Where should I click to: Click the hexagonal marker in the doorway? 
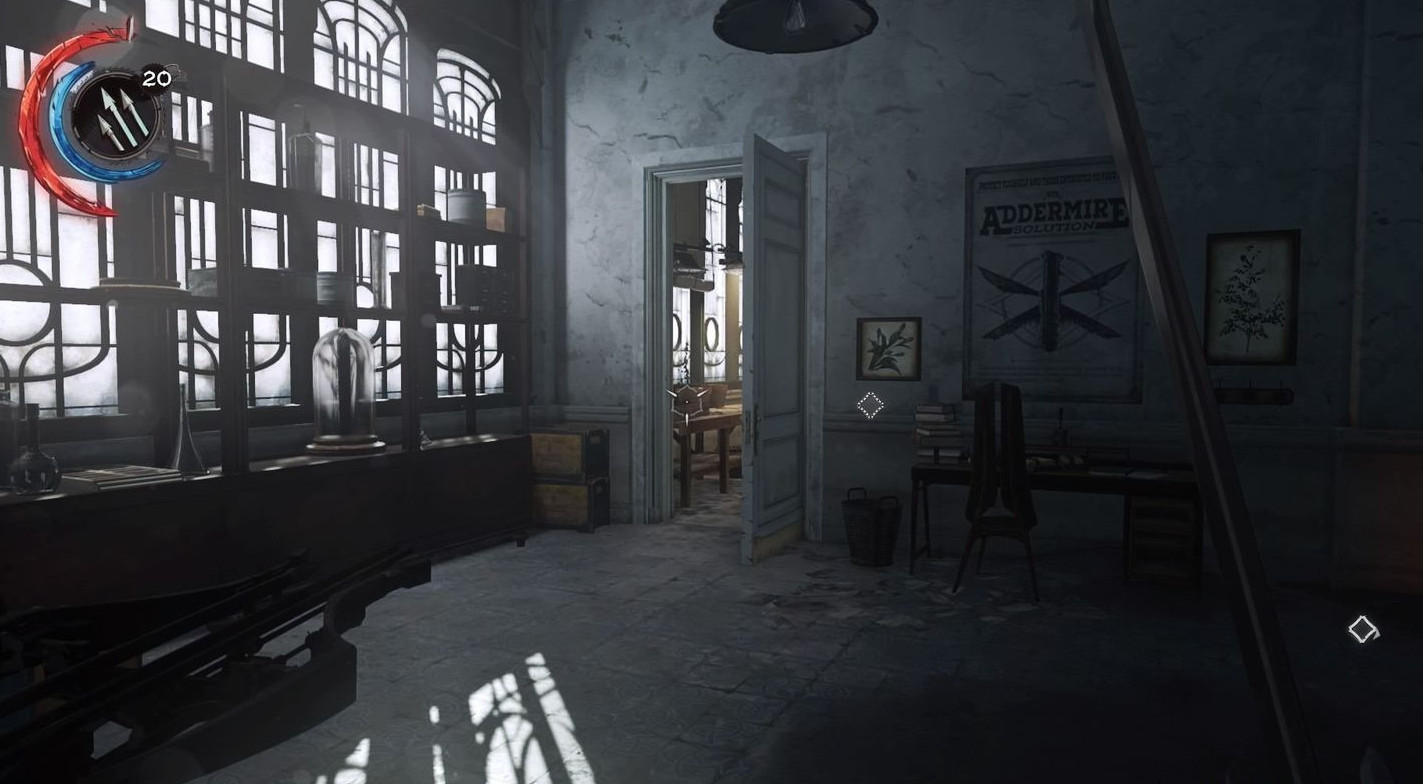pos(689,400)
